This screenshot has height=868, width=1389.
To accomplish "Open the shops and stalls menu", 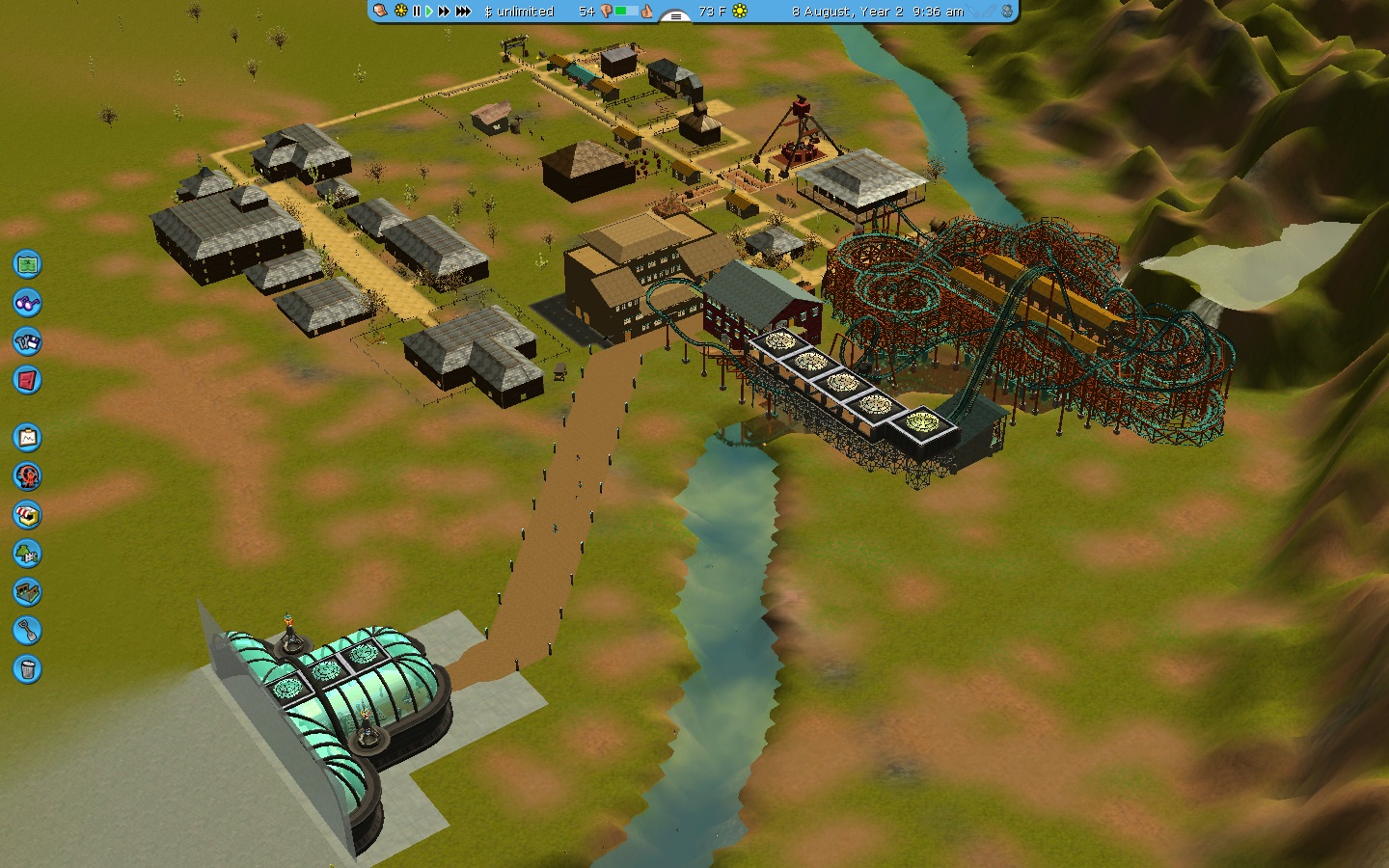I will [x=27, y=515].
